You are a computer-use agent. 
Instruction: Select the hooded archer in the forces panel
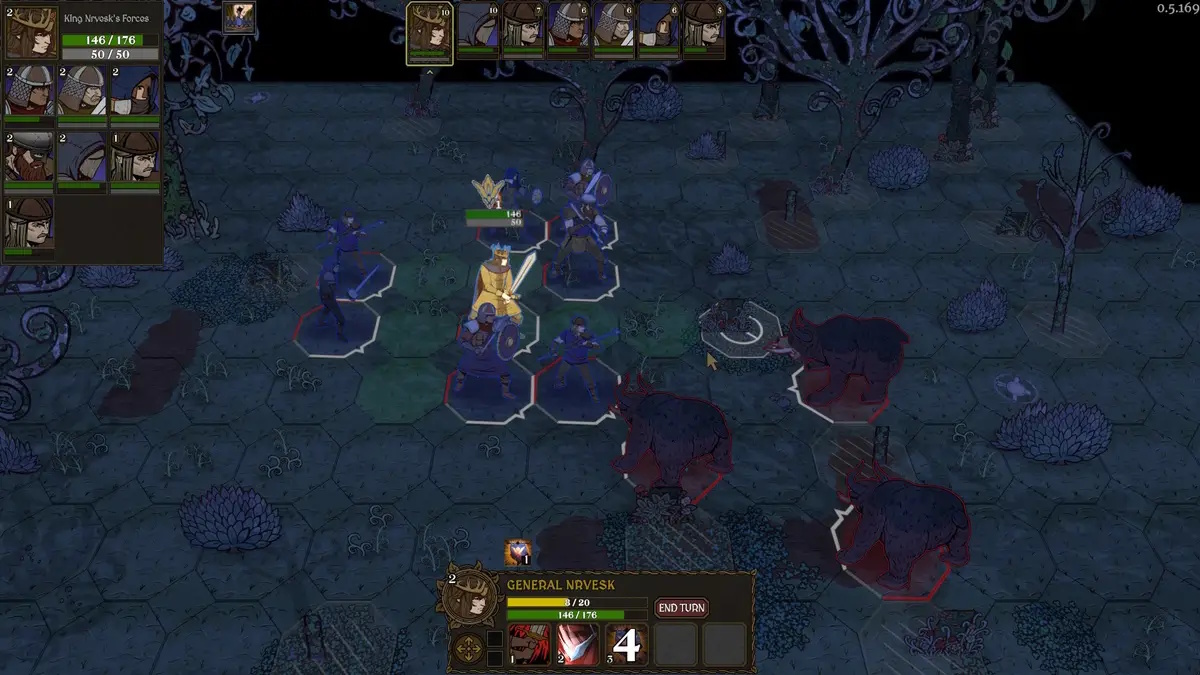tap(135, 92)
